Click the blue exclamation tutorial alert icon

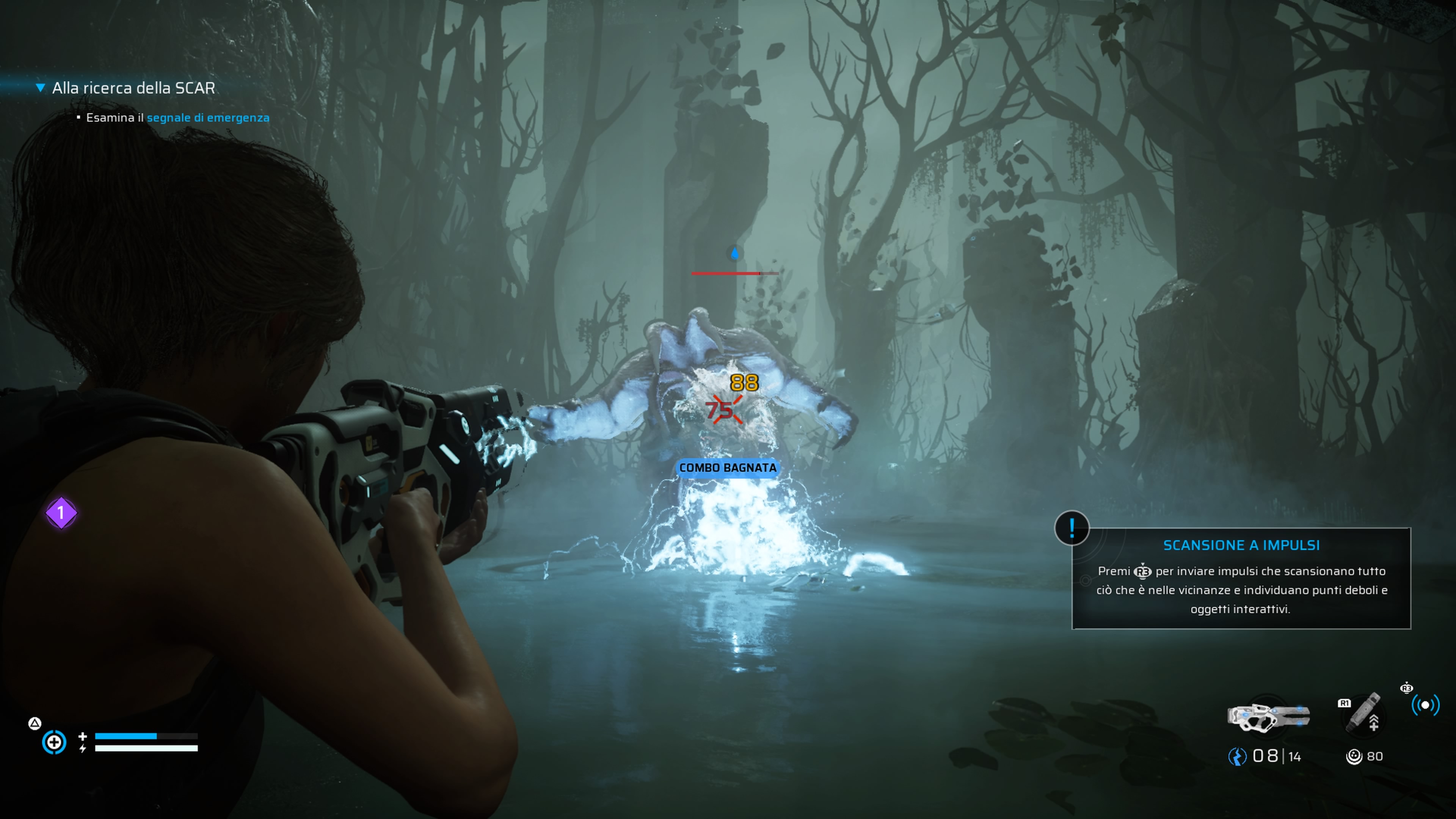point(1072,528)
